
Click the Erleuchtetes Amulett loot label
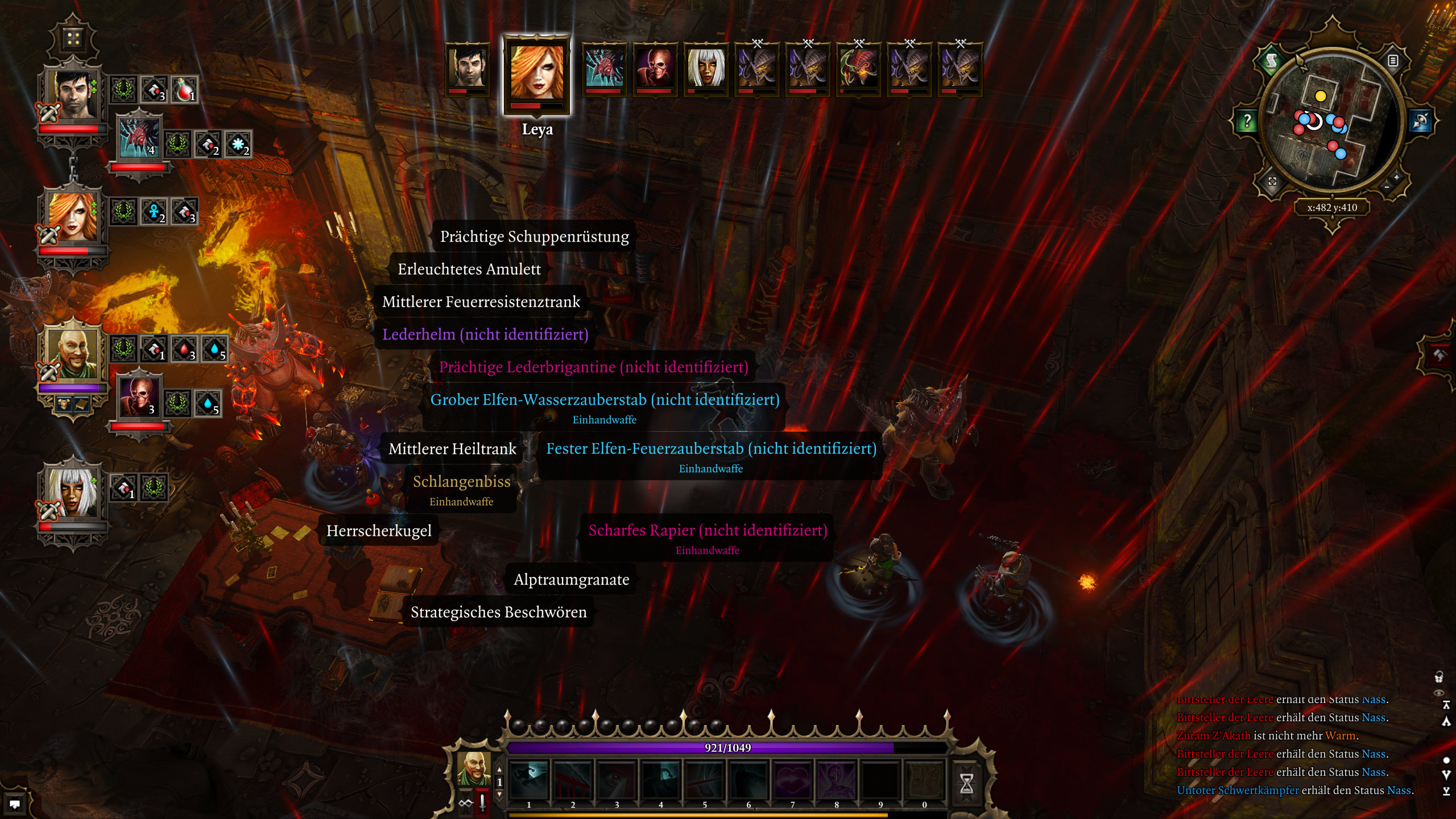tap(469, 269)
